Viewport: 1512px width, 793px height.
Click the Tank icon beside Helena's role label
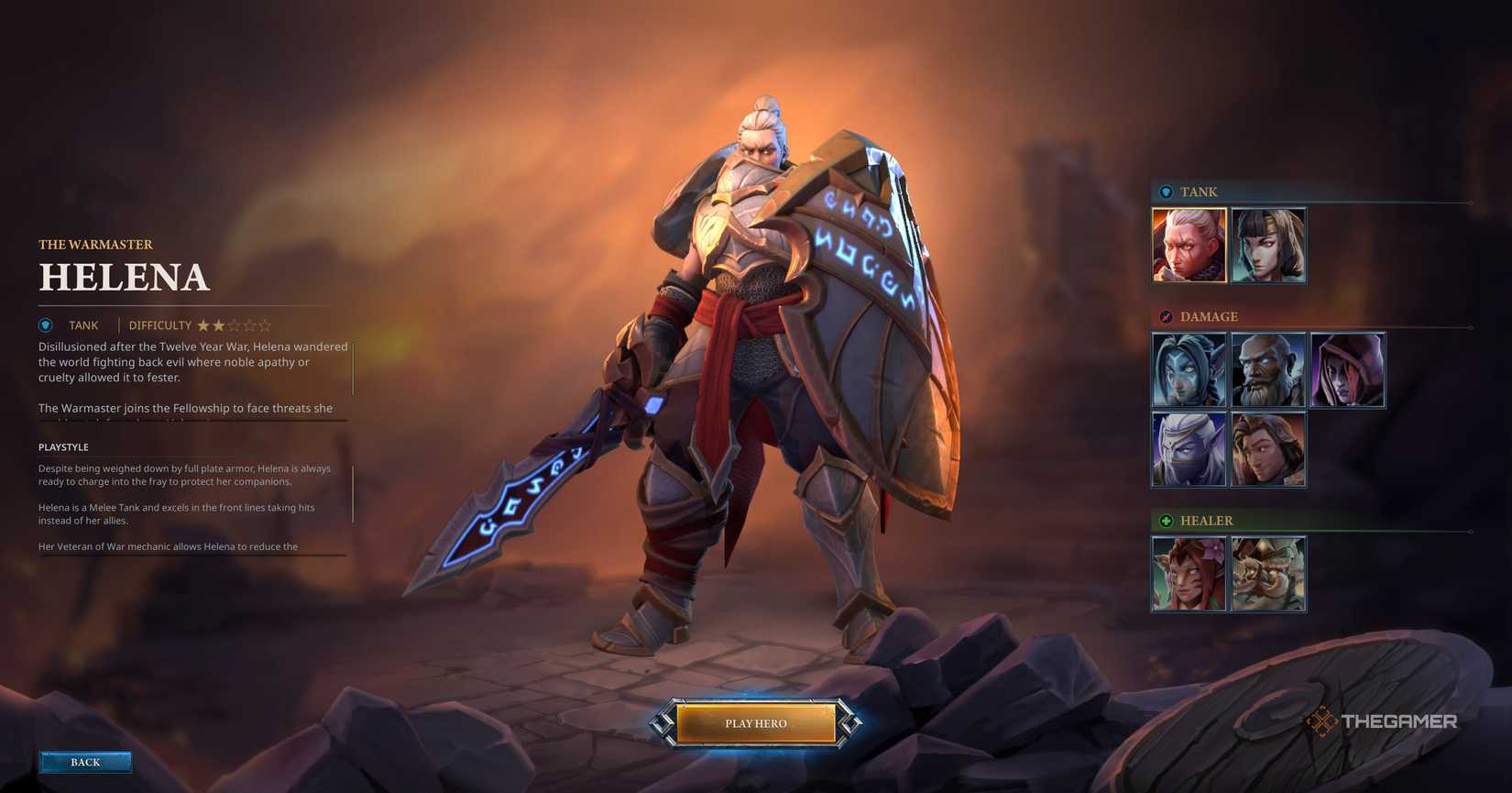46,325
